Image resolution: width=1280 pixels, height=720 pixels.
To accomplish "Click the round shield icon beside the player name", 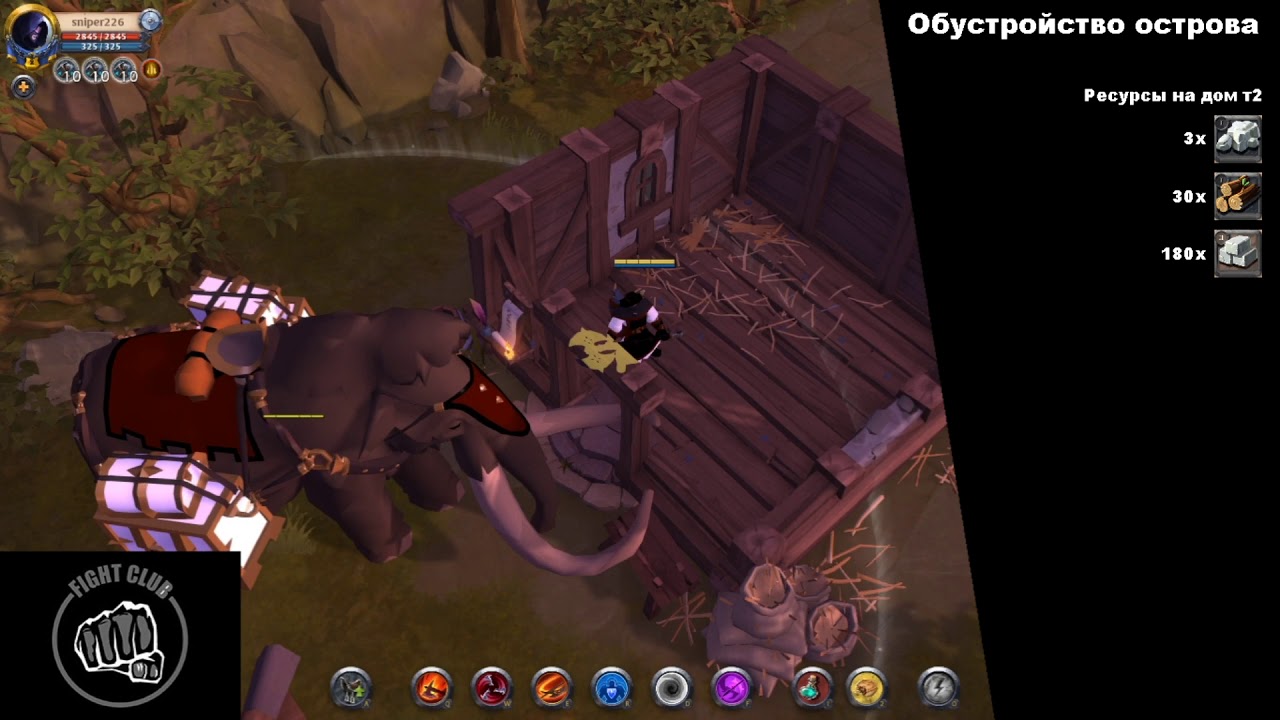I will [150, 20].
